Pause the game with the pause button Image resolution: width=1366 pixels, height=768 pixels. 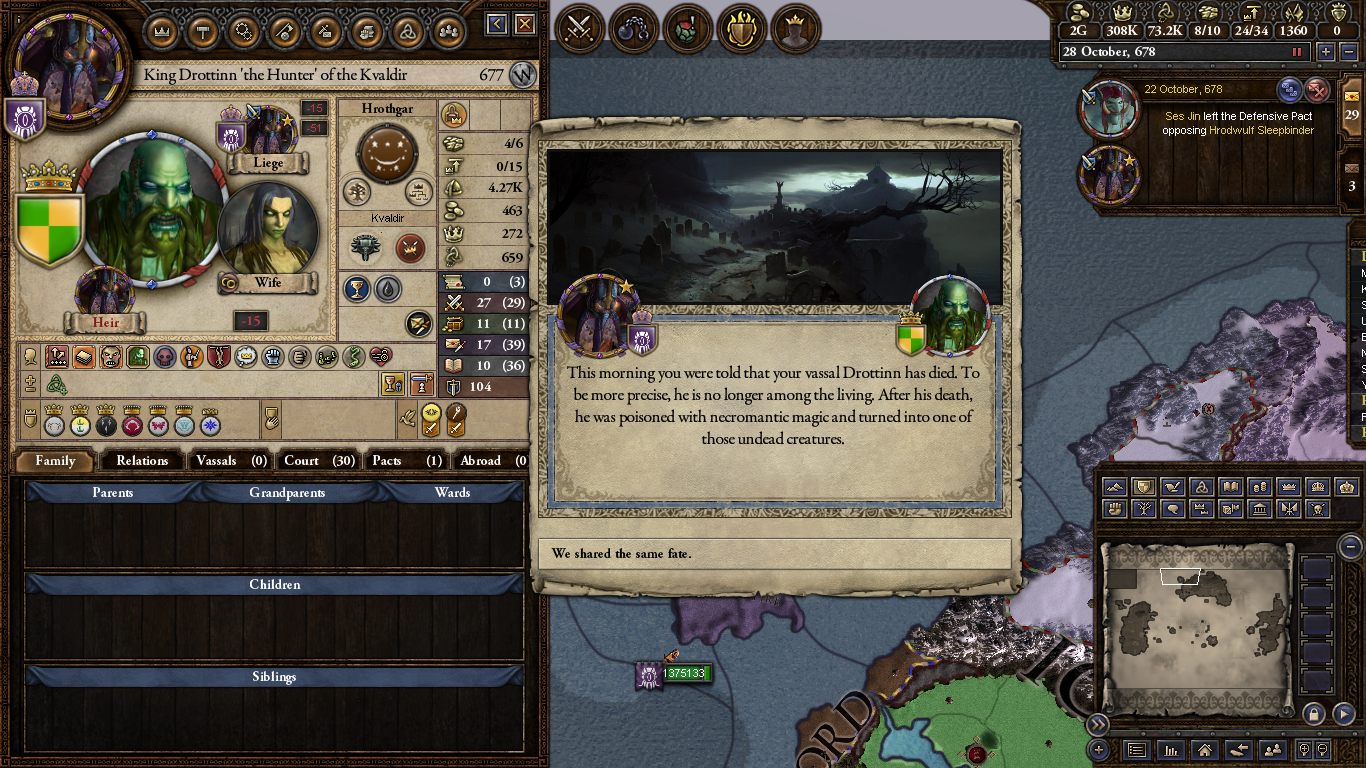[x=1296, y=51]
